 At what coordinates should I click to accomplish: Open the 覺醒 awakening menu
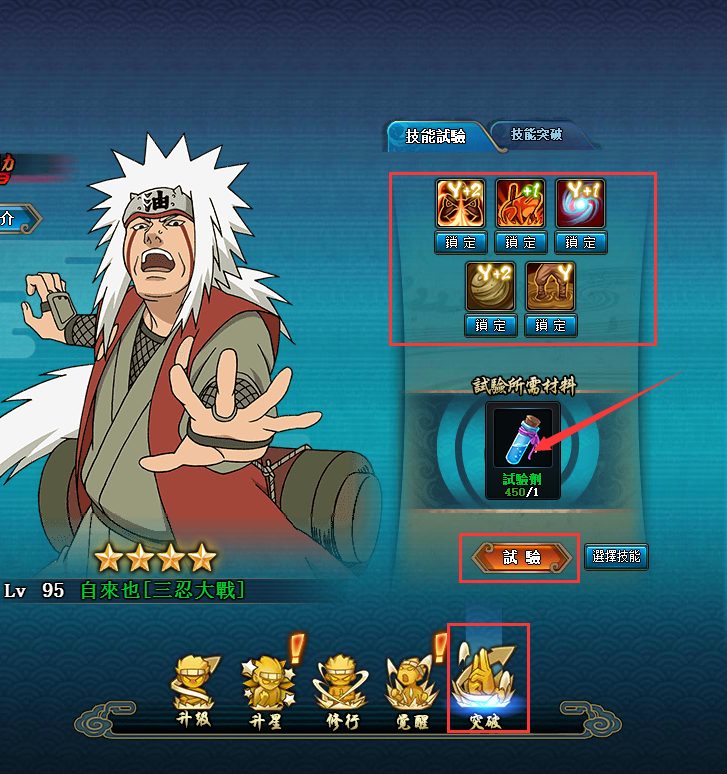tap(410, 691)
